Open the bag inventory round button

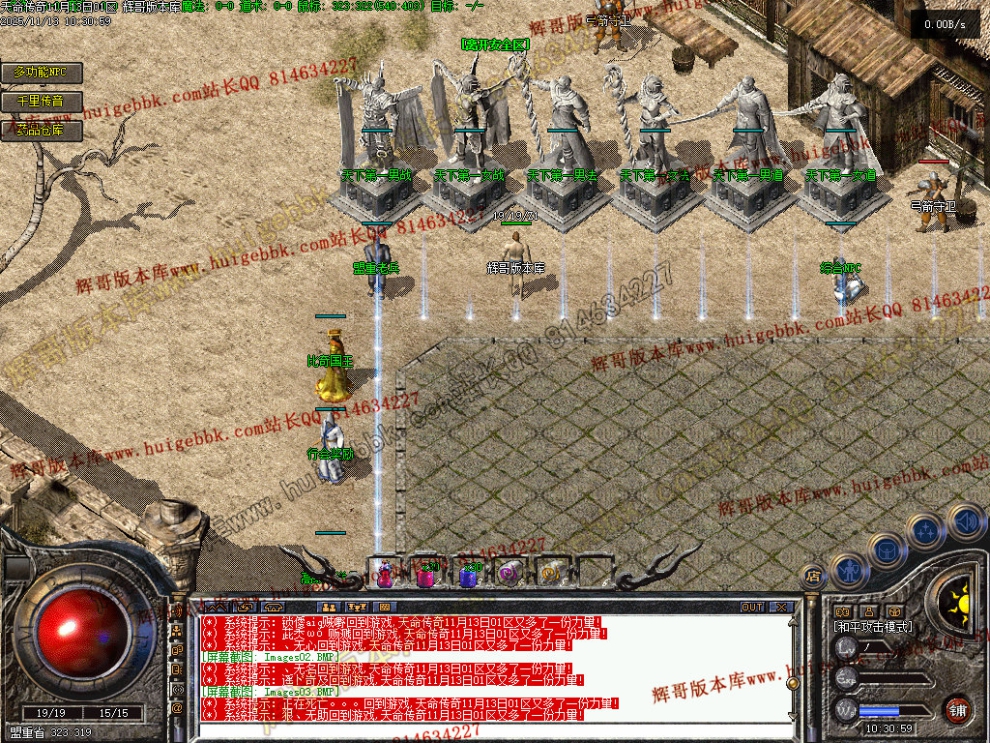tap(886, 549)
